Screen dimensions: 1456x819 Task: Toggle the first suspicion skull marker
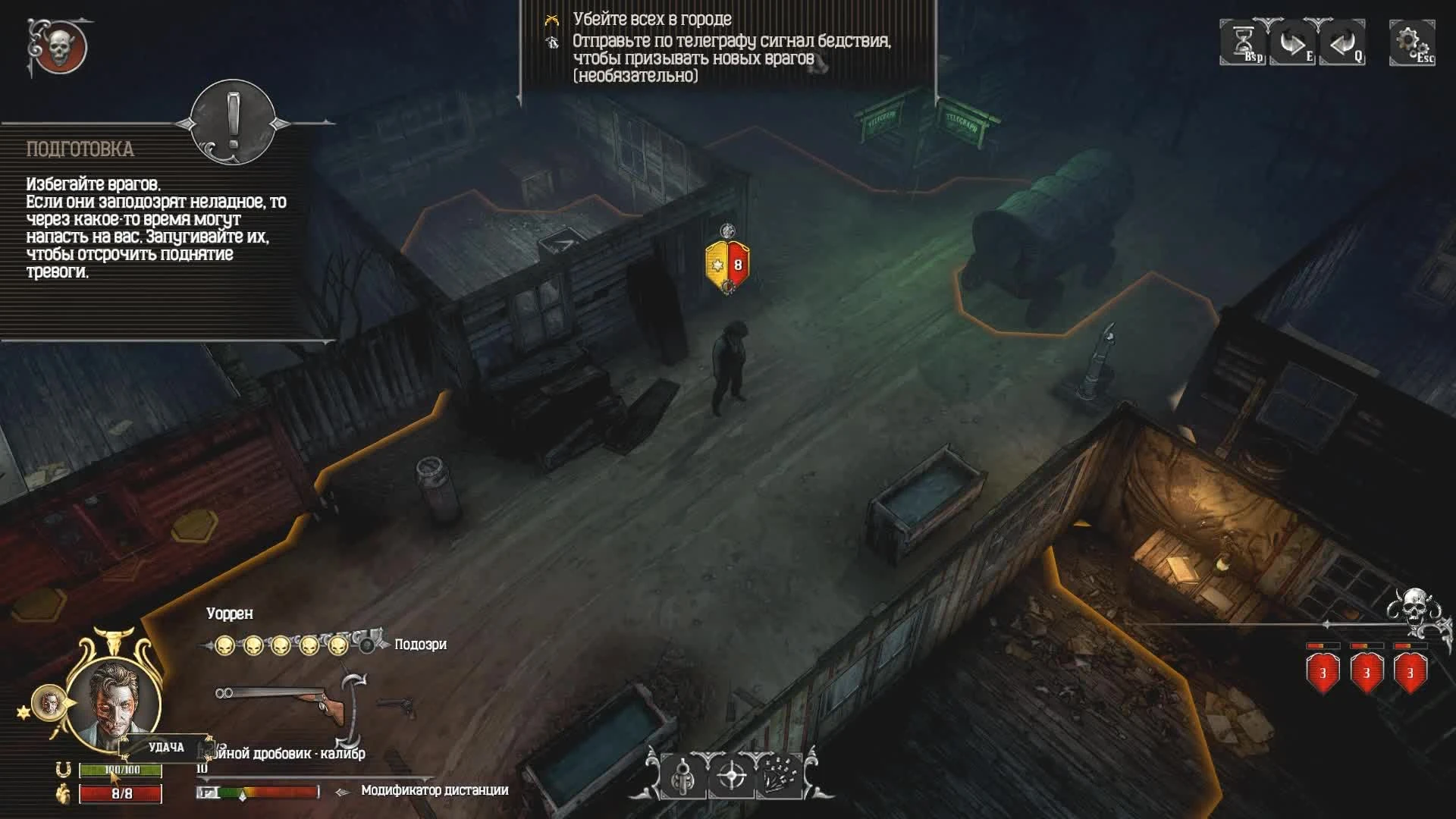click(x=223, y=647)
